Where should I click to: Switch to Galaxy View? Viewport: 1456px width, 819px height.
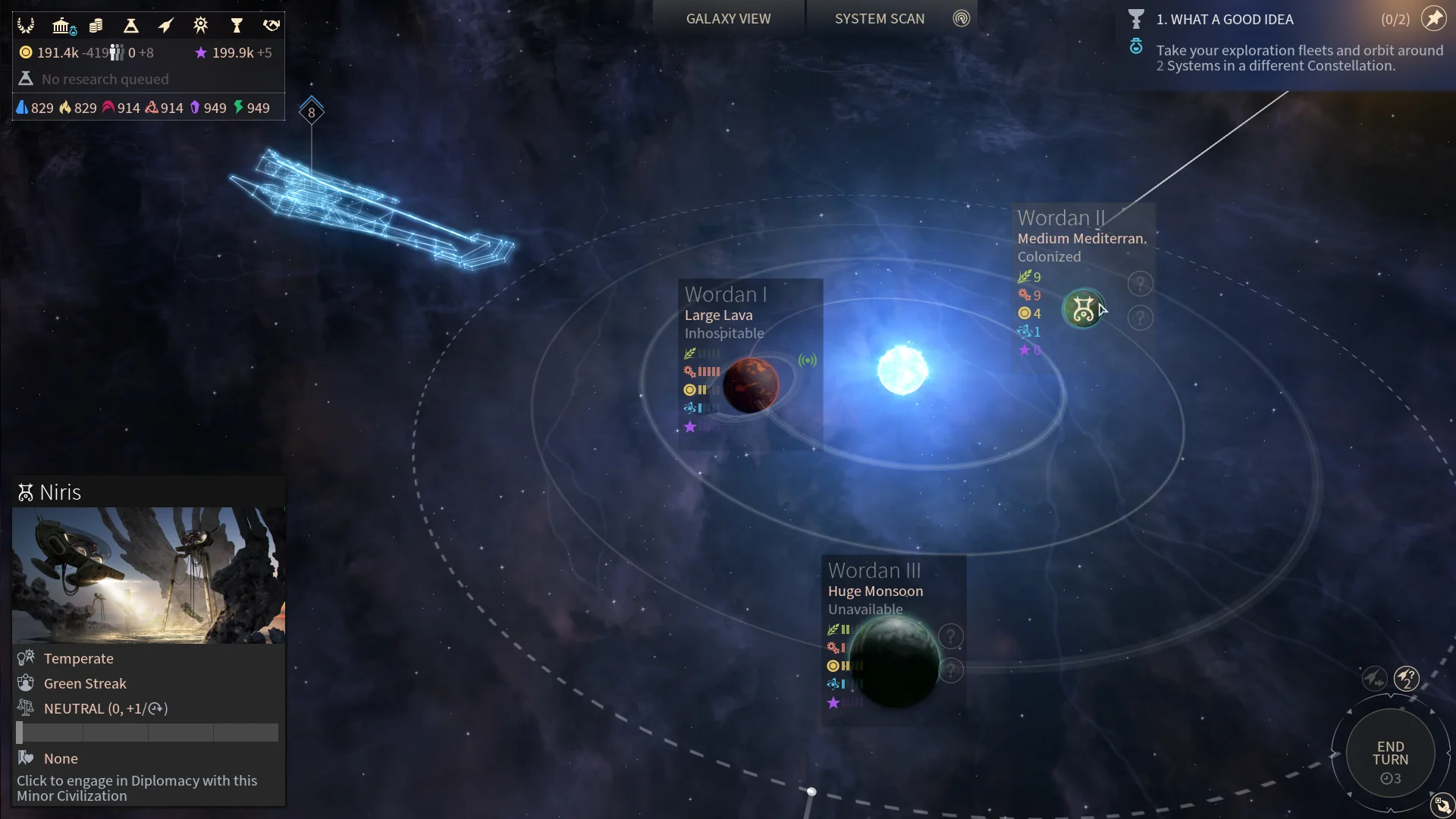pyautogui.click(x=728, y=19)
